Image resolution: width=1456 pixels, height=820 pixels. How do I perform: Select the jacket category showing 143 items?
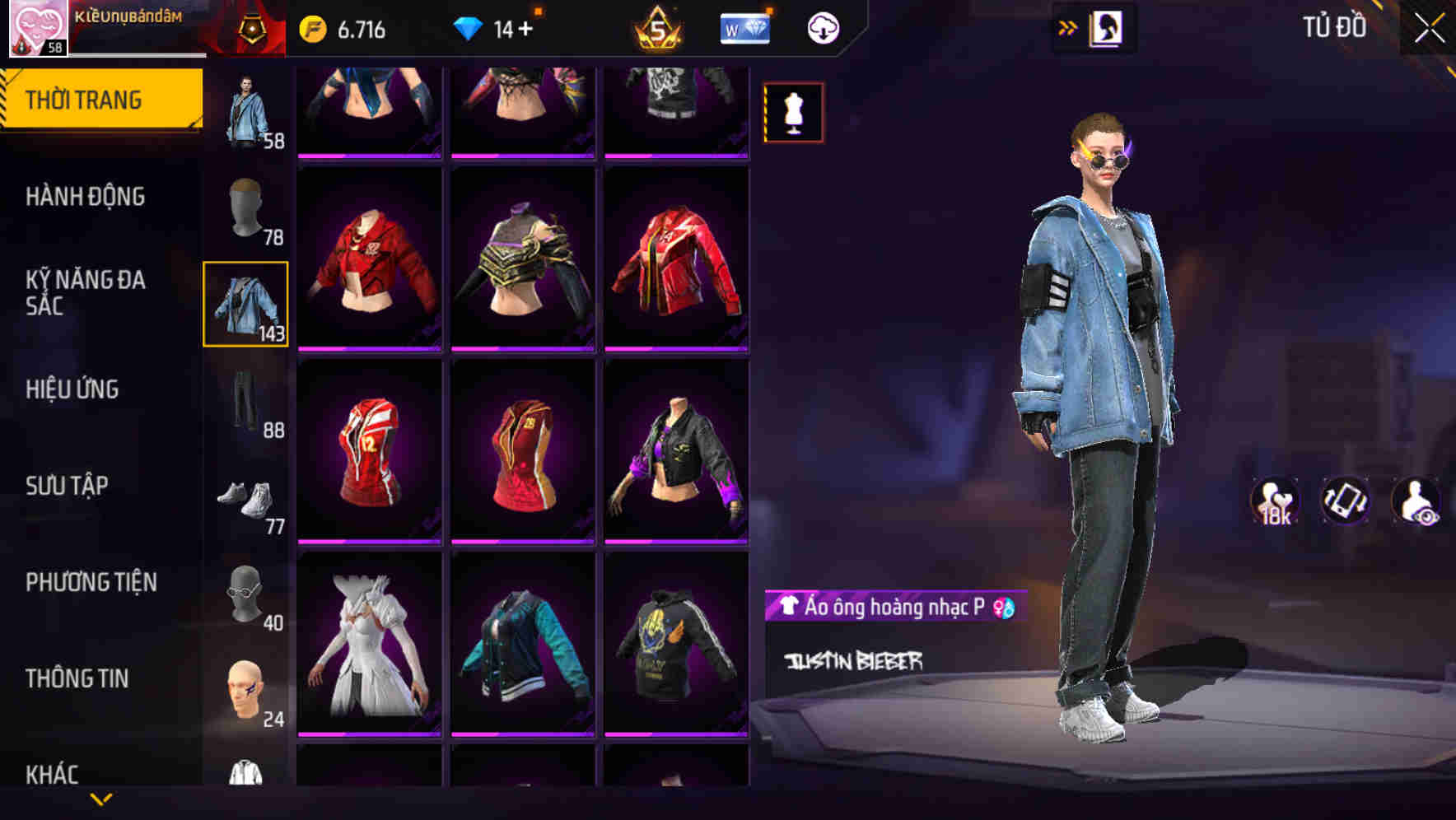tap(246, 305)
